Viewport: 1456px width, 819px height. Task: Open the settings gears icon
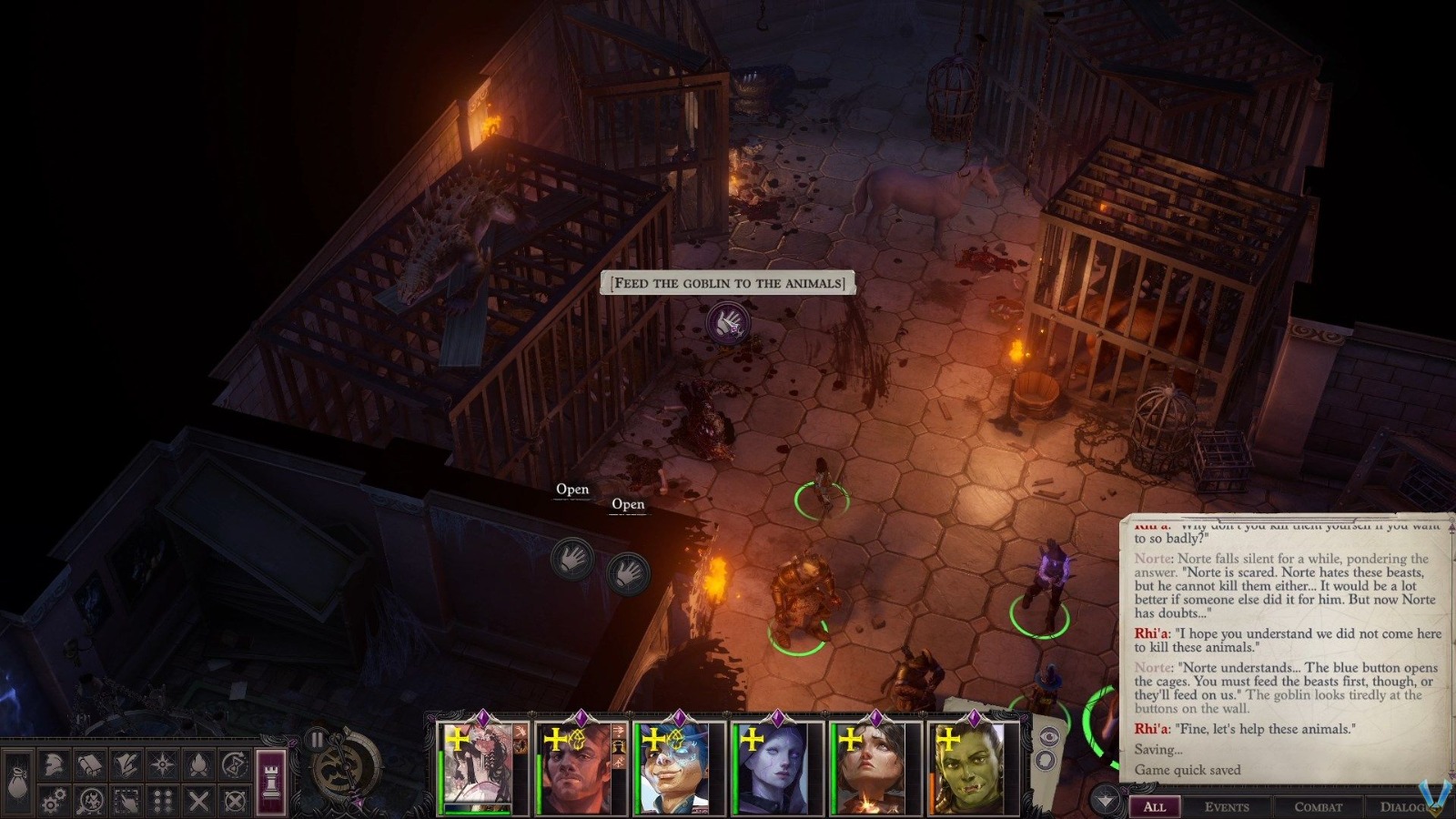(x=54, y=800)
